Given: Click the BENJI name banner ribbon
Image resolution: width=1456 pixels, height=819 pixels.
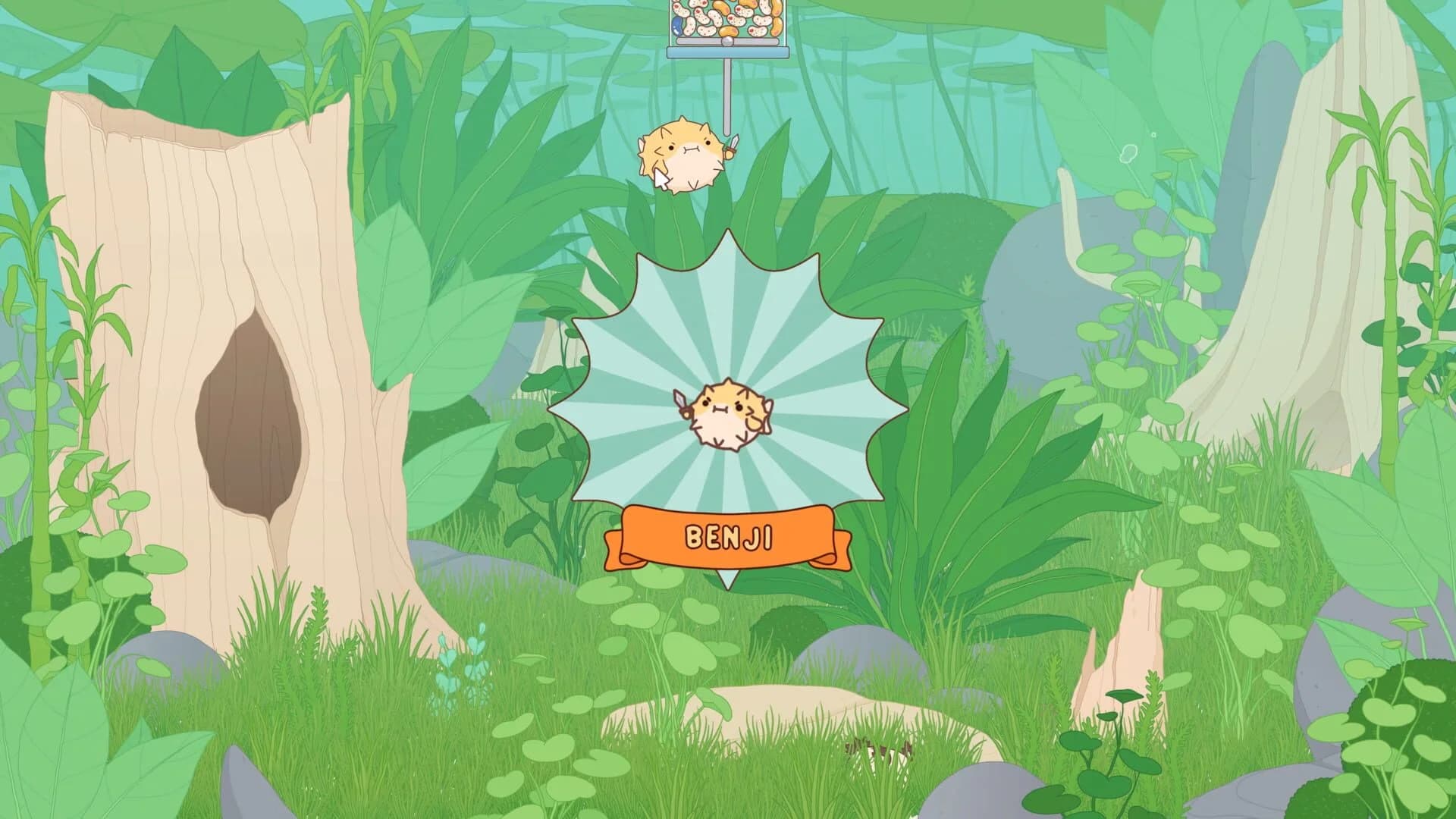Looking at the screenshot, I should point(729,536).
